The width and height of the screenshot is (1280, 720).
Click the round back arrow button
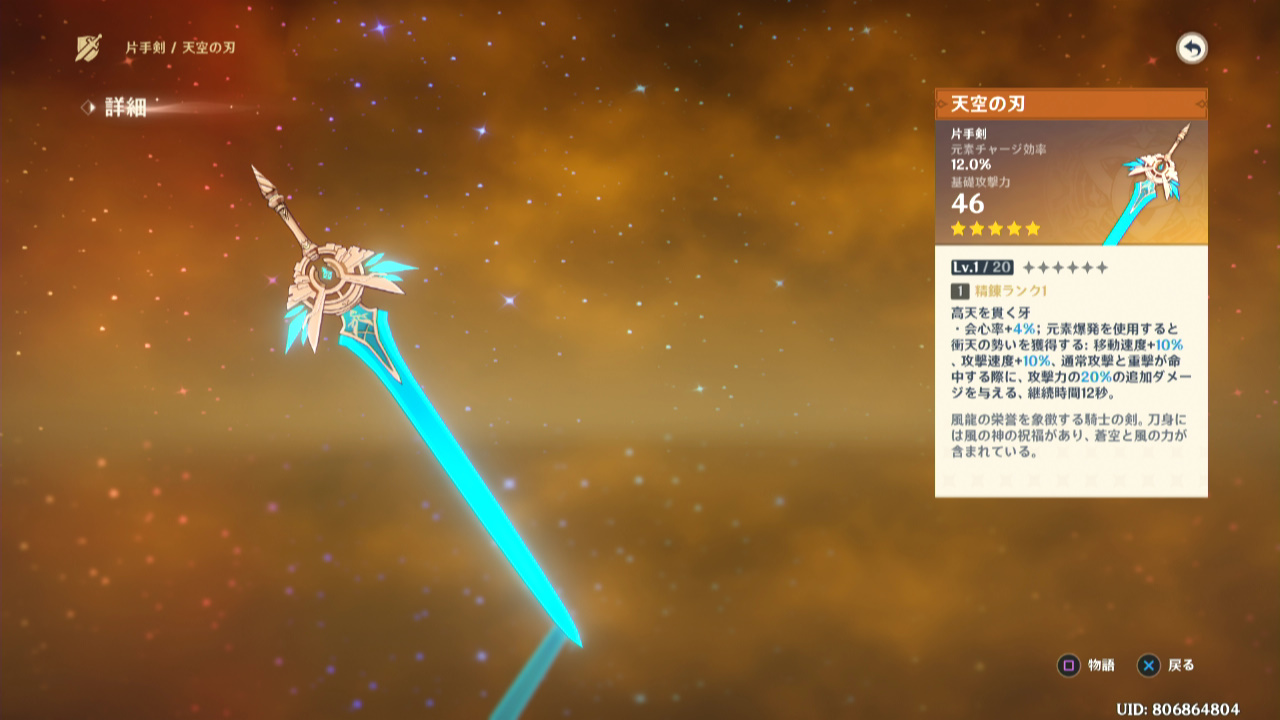coord(1191,48)
